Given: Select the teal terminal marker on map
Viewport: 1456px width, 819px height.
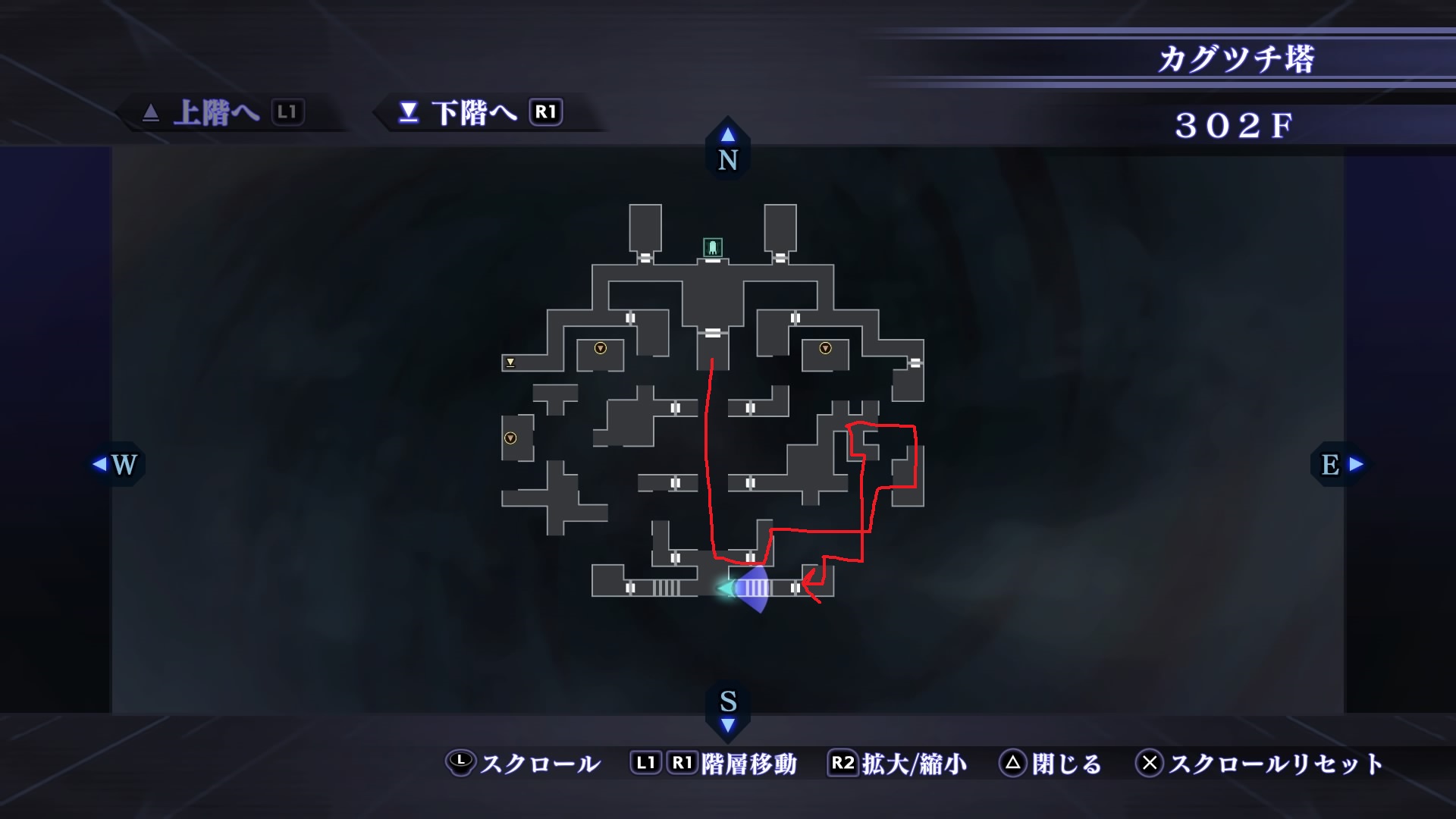Looking at the screenshot, I should pos(713,247).
